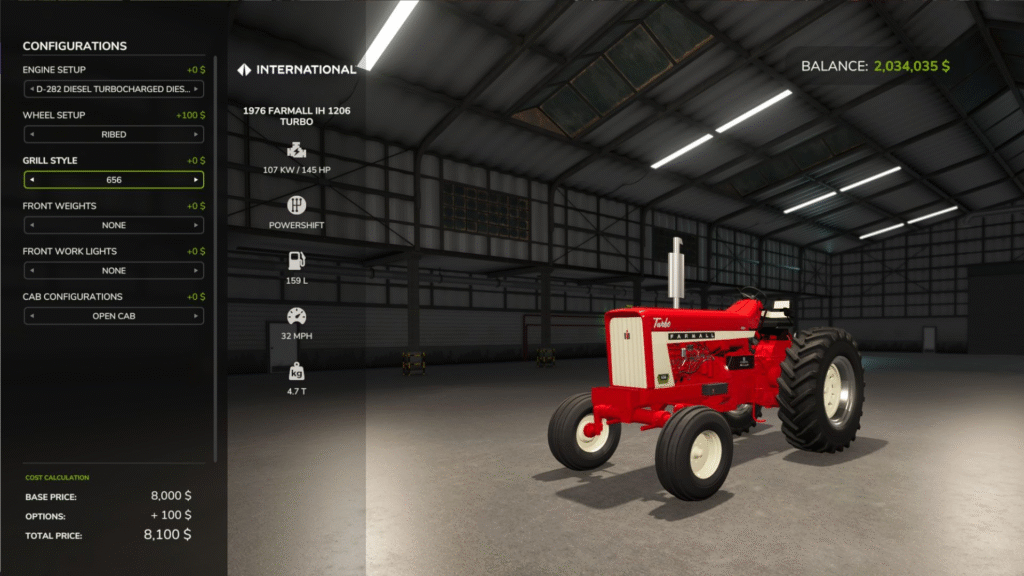Change Front Work Lights to previous option
1024x576 pixels.
pyautogui.click(x=31, y=271)
